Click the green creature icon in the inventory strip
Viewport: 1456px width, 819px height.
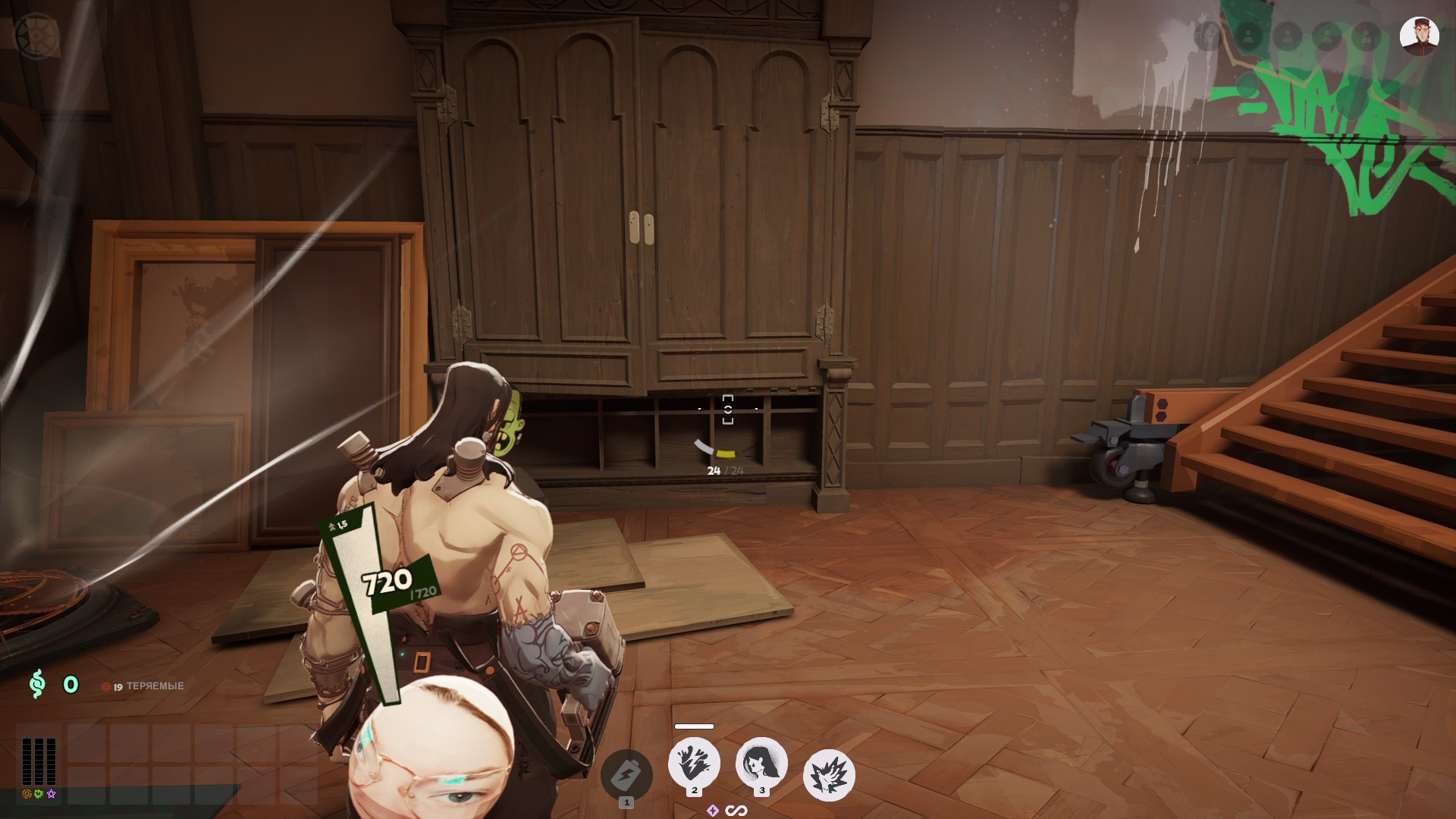click(x=39, y=794)
